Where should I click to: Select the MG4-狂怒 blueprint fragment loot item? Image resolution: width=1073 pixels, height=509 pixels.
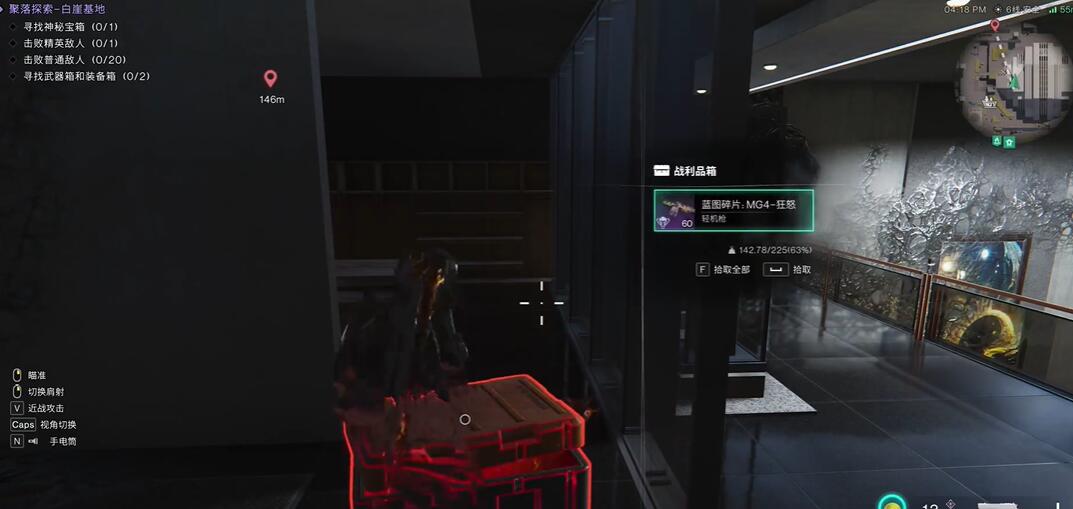coord(733,210)
